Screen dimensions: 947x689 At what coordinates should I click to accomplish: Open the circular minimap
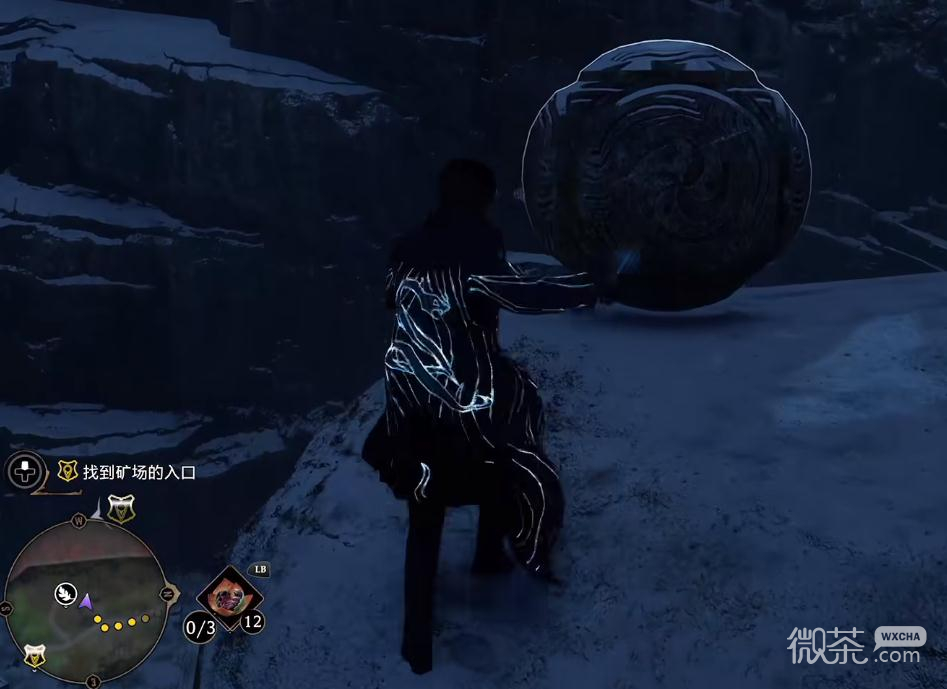tap(86, 598)
